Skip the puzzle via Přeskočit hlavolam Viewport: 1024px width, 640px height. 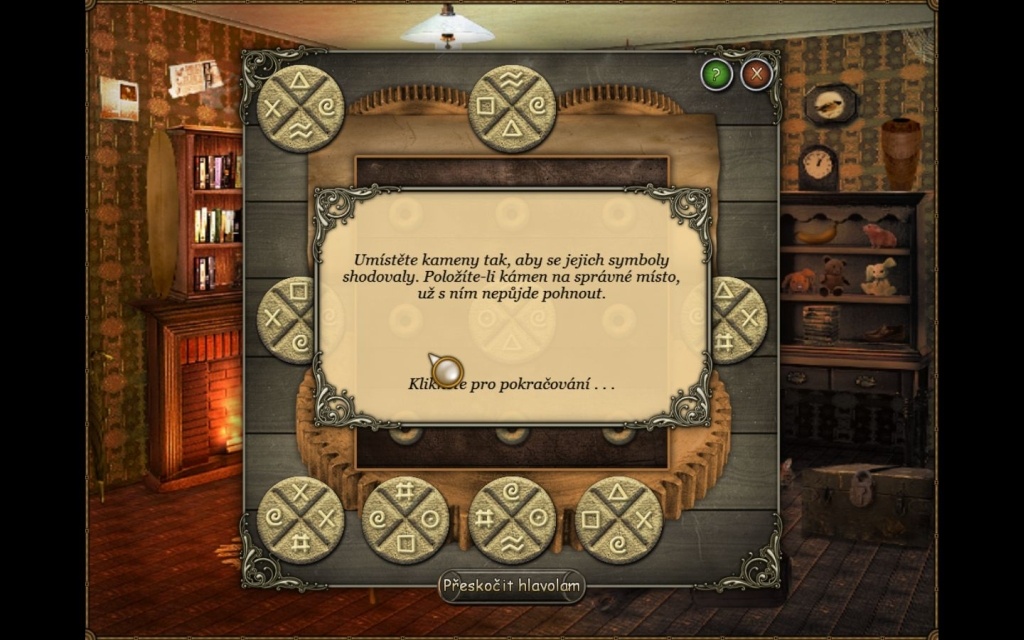point(511,586)
